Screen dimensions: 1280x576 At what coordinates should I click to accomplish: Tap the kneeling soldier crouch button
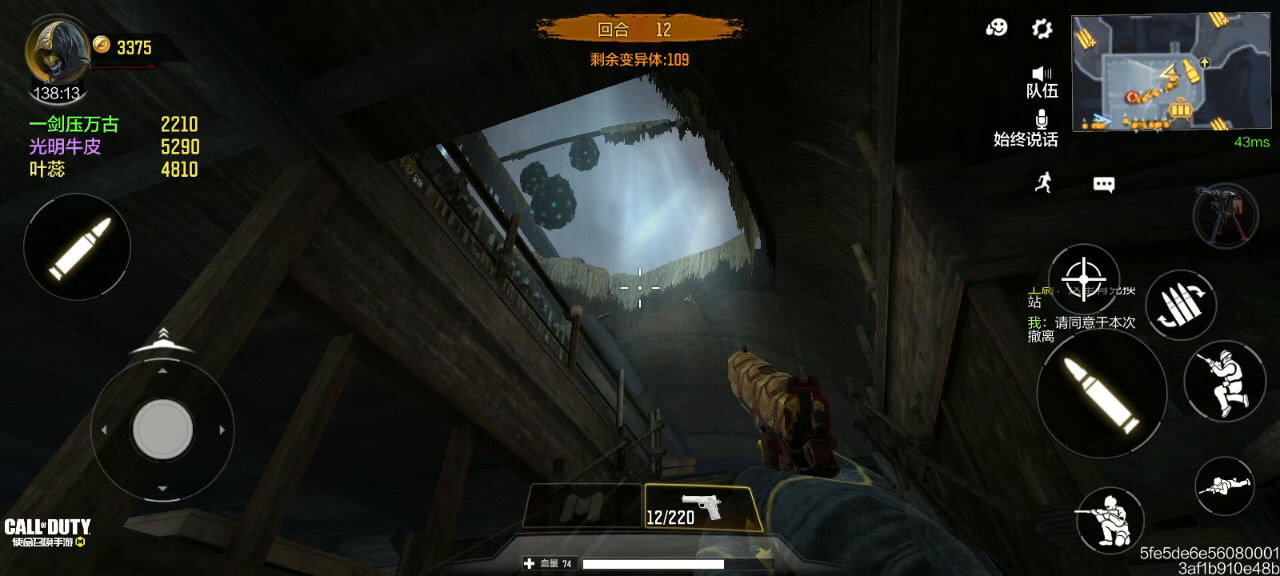tap(1225, 382)
